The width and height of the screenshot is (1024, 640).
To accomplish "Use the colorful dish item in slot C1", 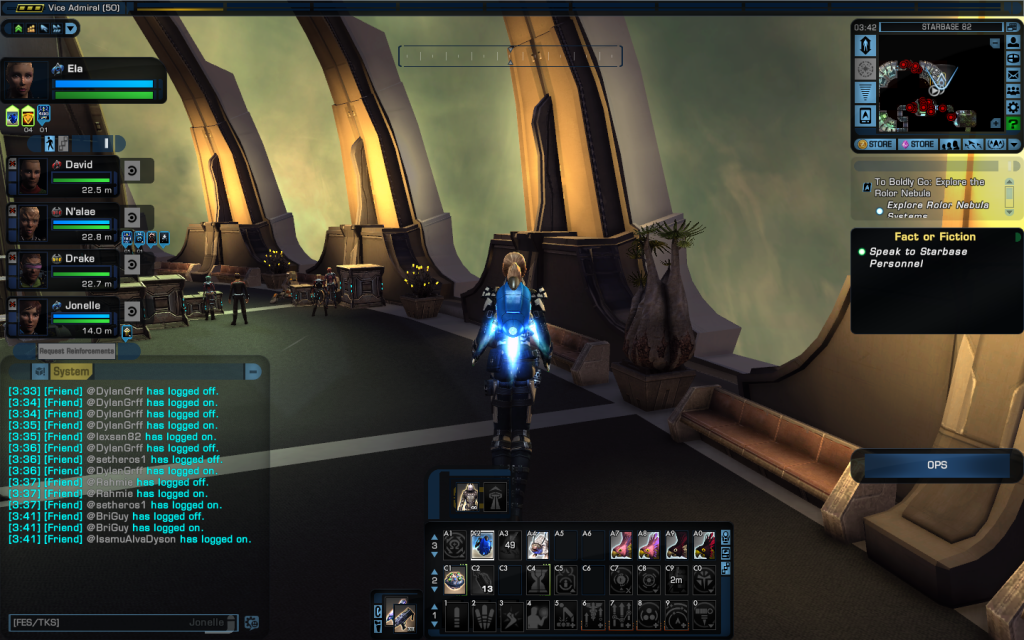I will point(455,580).
